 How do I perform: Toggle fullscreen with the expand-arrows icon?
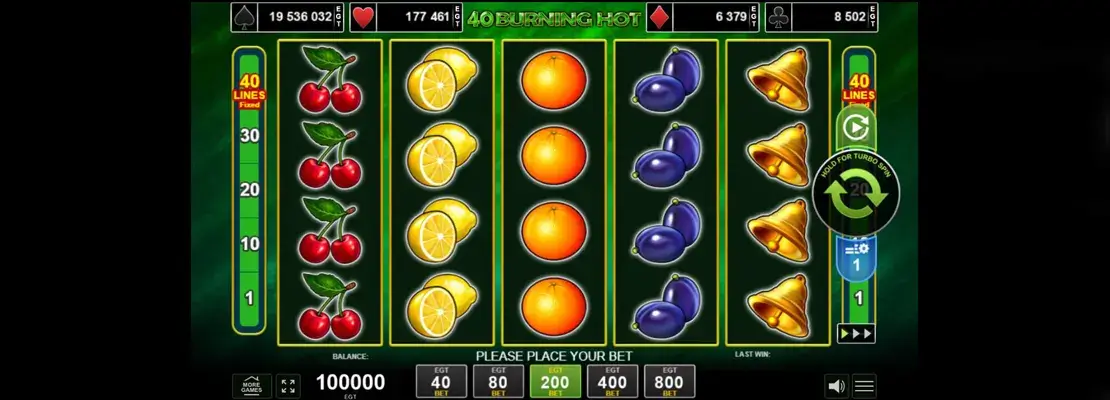click(x=288, y=385)
